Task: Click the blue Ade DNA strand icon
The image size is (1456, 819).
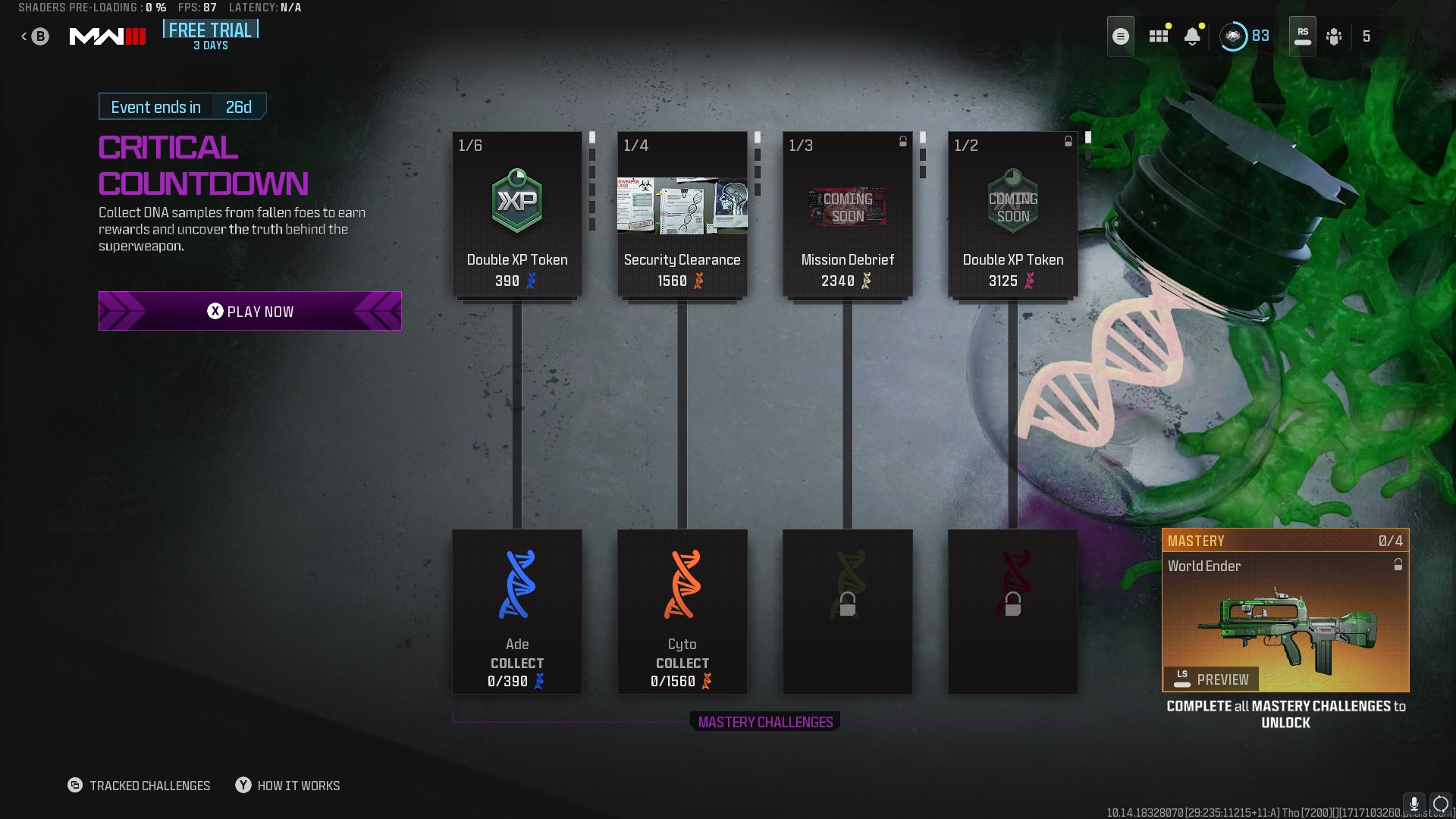Action: click(x=516, y=585)
